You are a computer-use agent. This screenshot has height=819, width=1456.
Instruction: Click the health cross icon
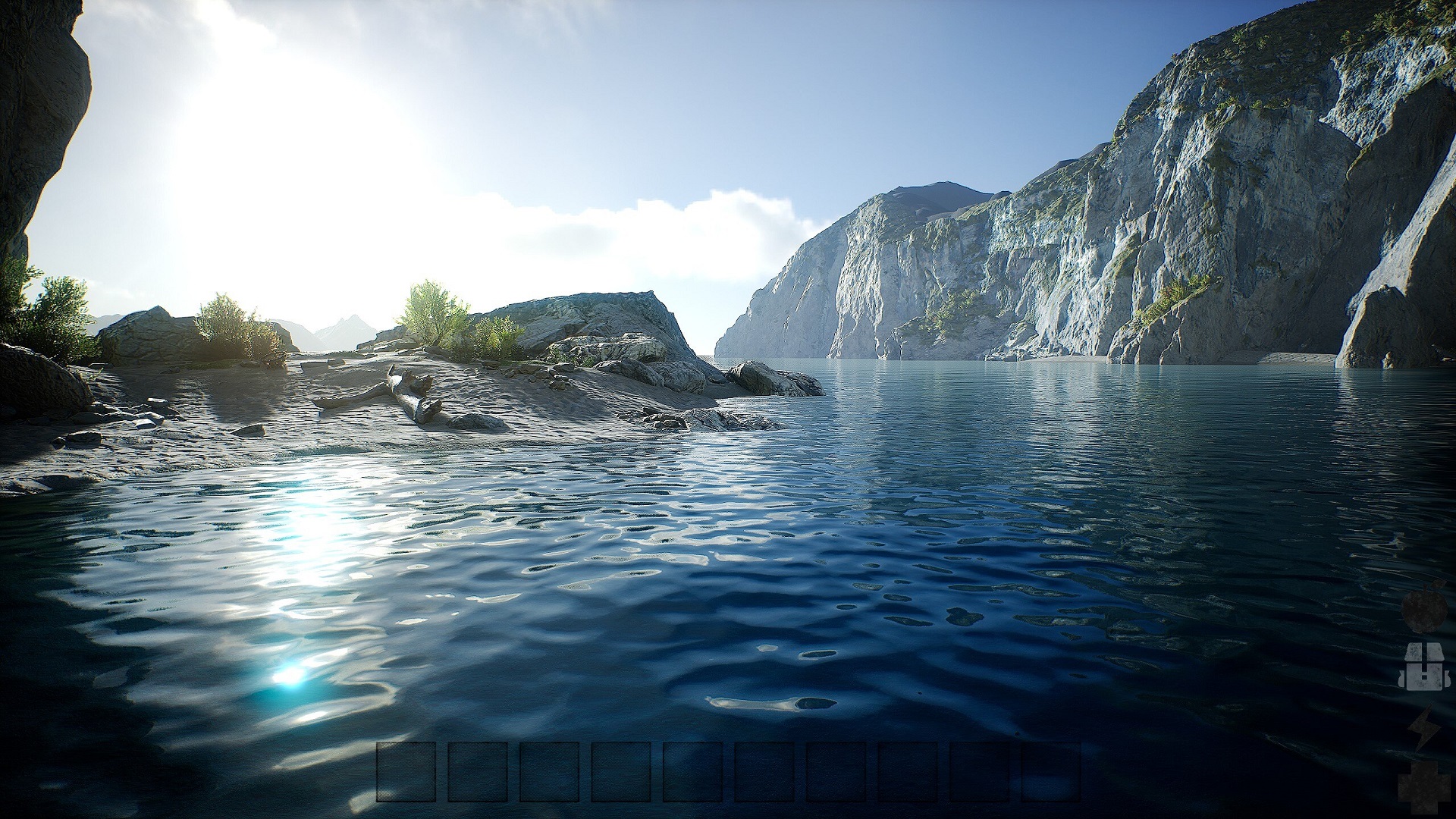[x=1423, y=789]
